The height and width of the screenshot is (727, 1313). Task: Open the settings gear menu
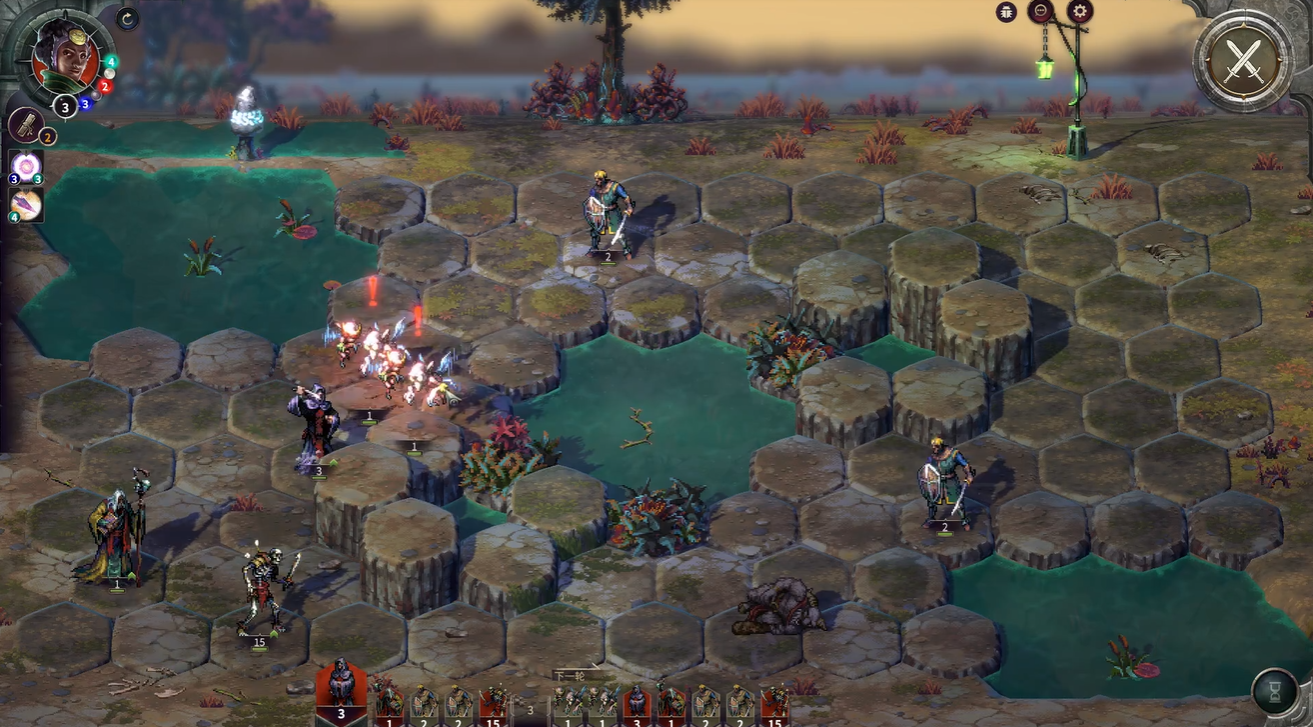1079,12
